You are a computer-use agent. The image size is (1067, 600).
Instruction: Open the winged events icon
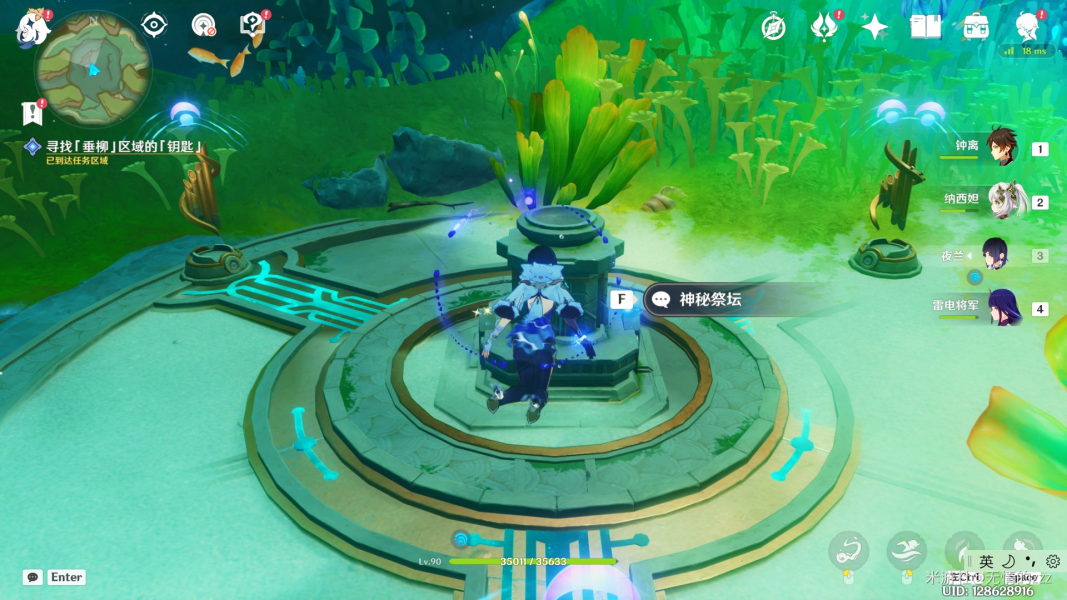point(824,27)
